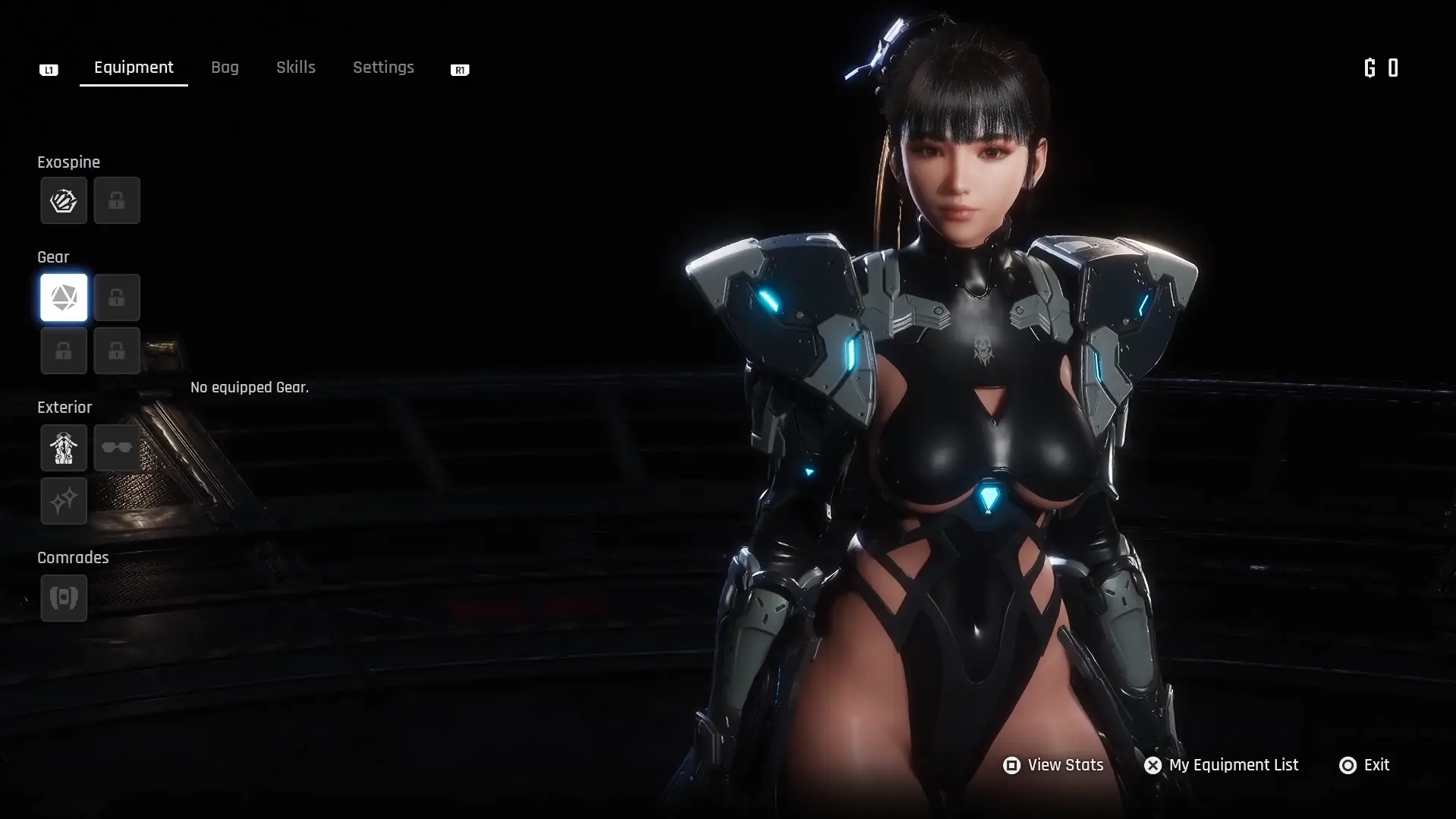
Task: Click the gold currency icon top right
Action: [1368, 68]
